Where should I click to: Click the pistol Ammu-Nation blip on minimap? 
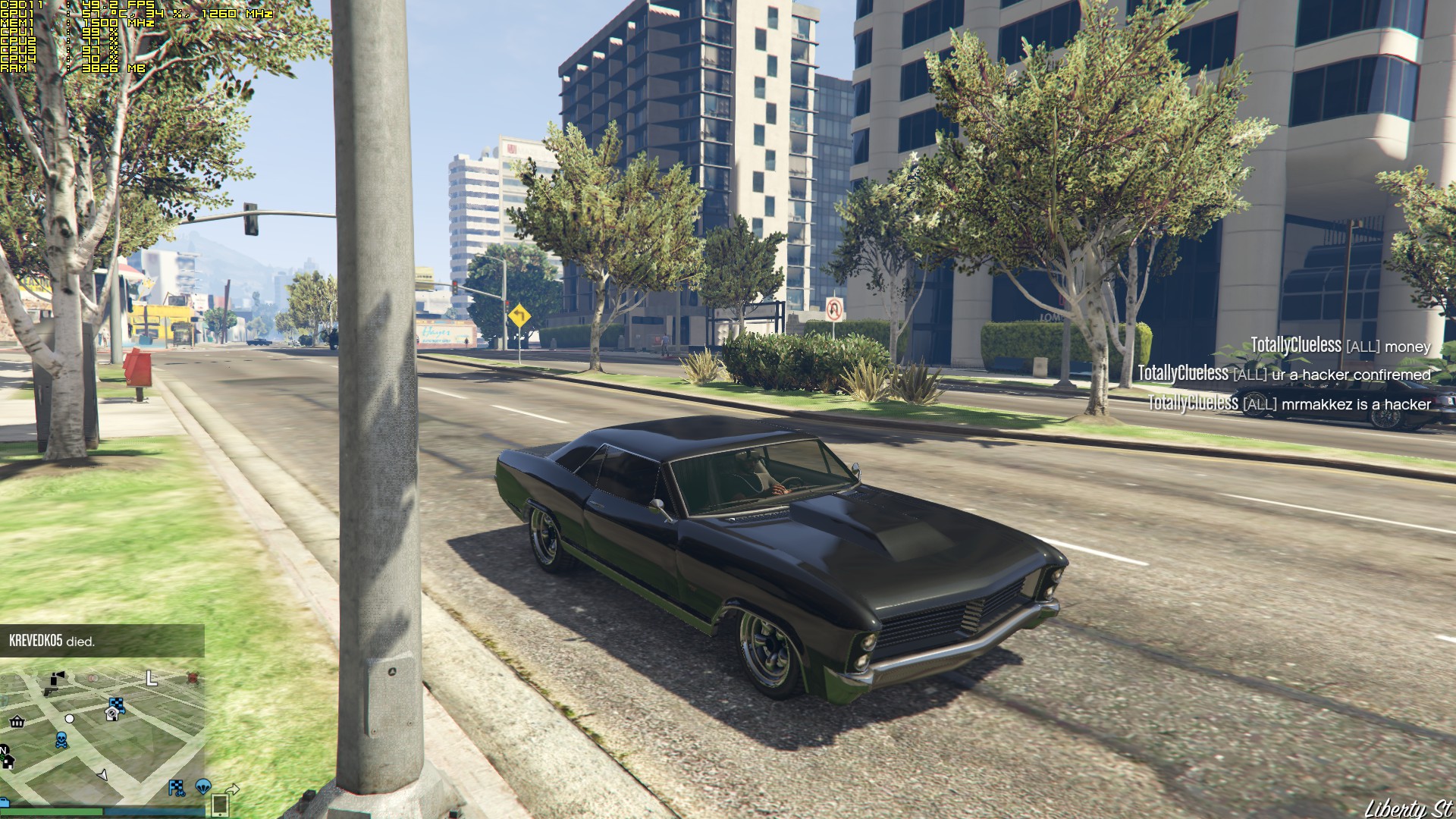pyautogui.click(x=50, y=691)
